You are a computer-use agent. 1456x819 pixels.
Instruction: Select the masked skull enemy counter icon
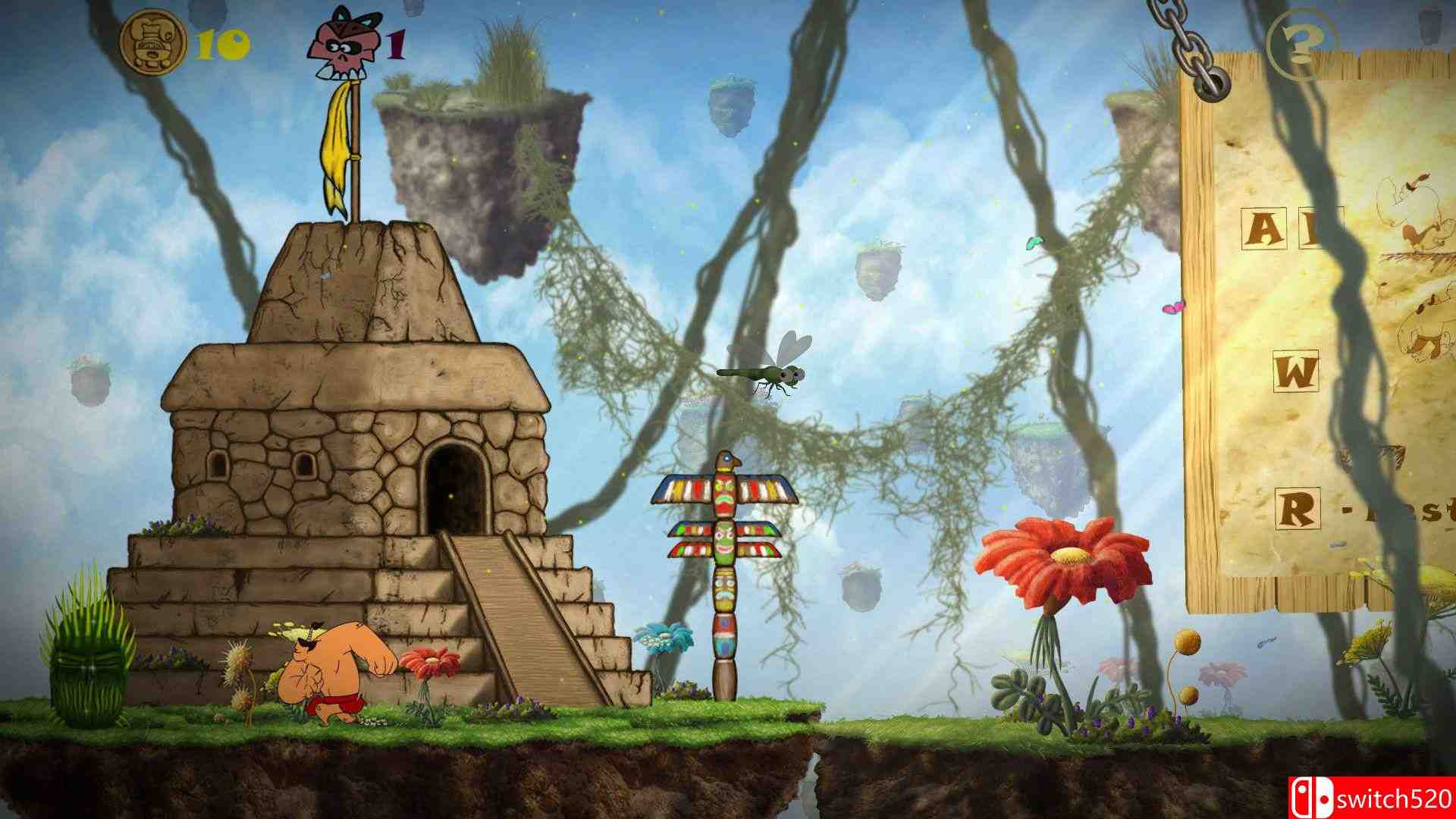pos(345,42)
